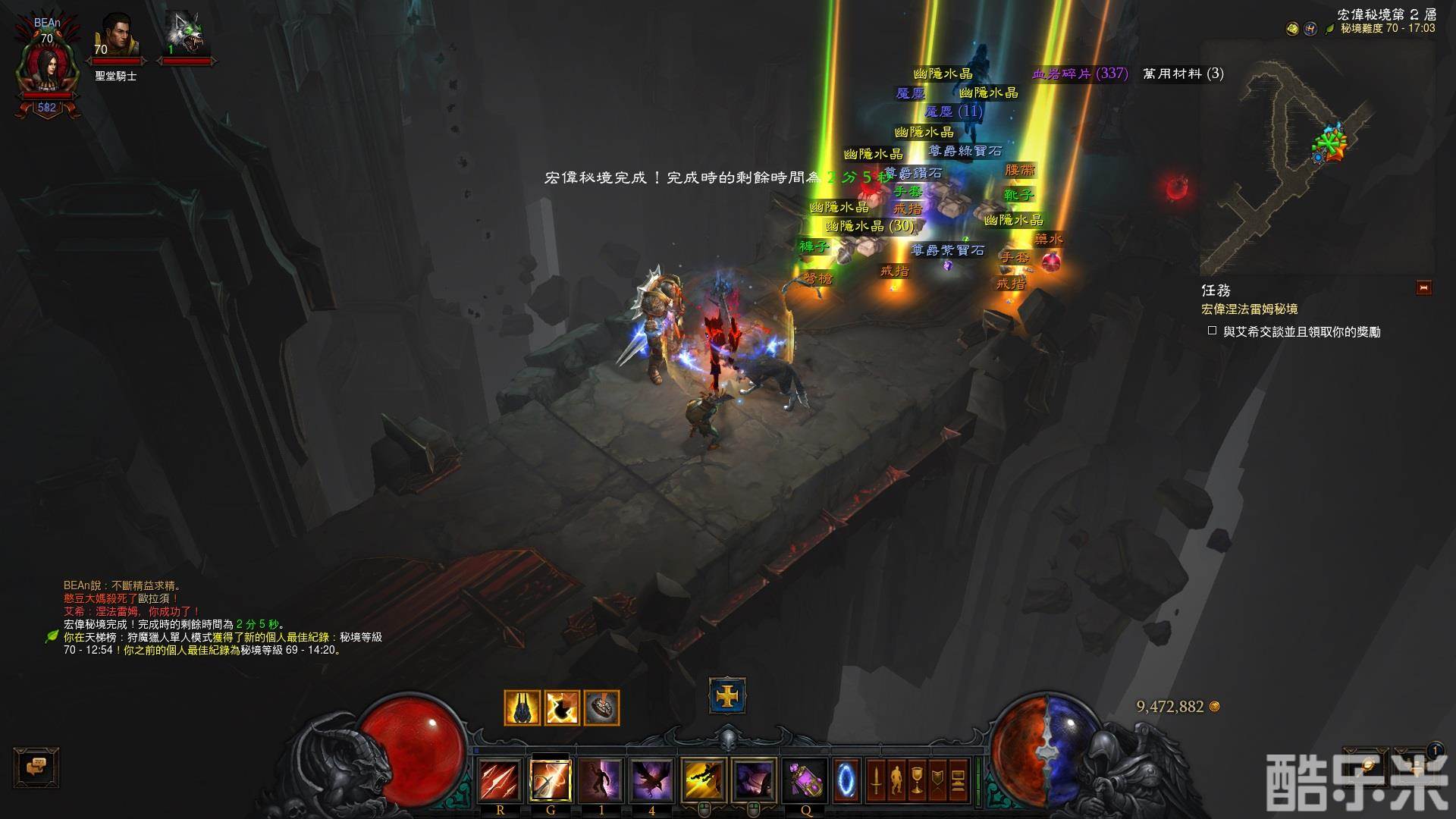Screen dimensions: 1456x819
Task: Collapse the quest tracker with red button
Action: (1423, 287)
